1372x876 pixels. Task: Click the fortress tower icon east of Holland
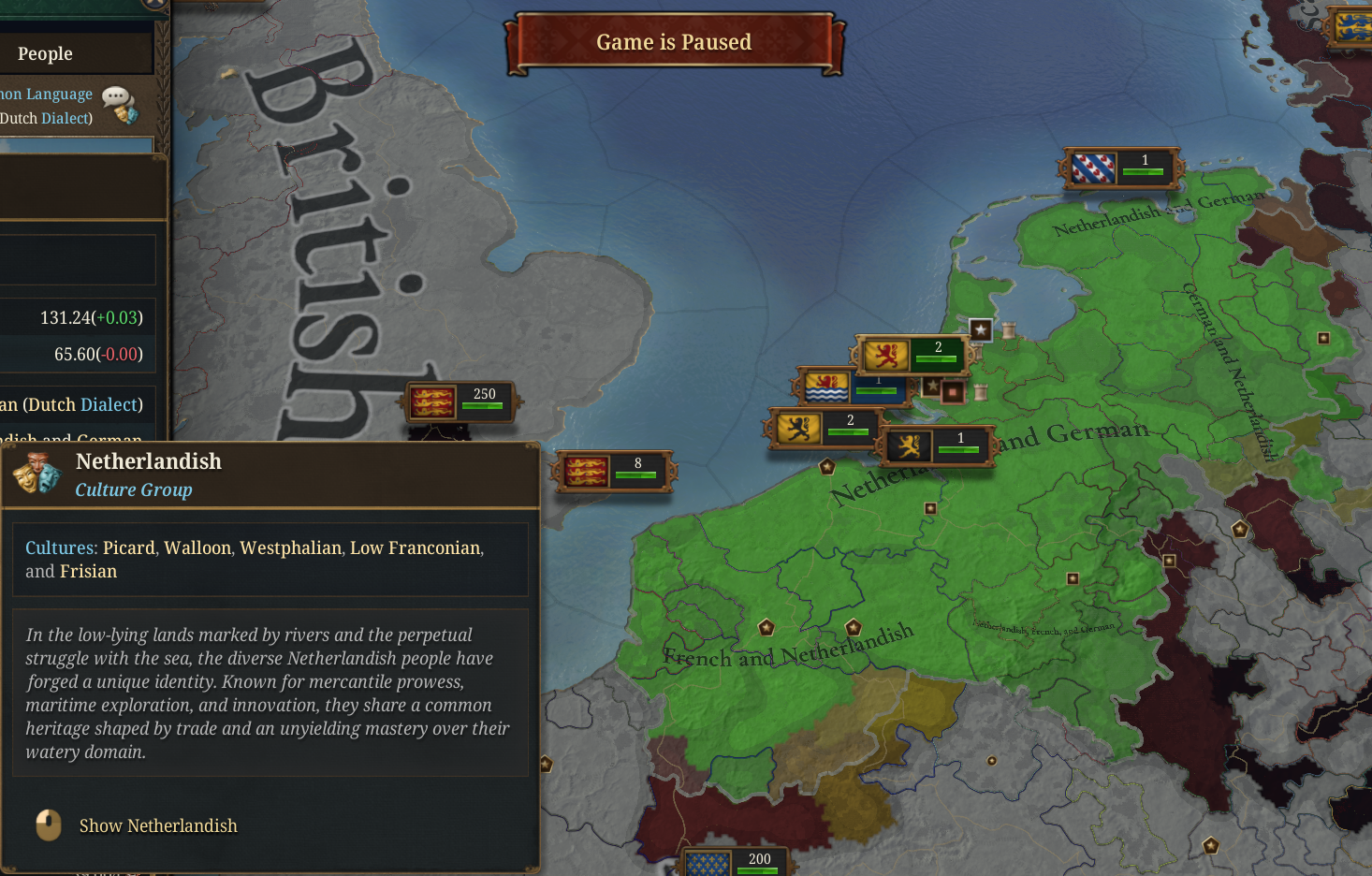(980, 390)
